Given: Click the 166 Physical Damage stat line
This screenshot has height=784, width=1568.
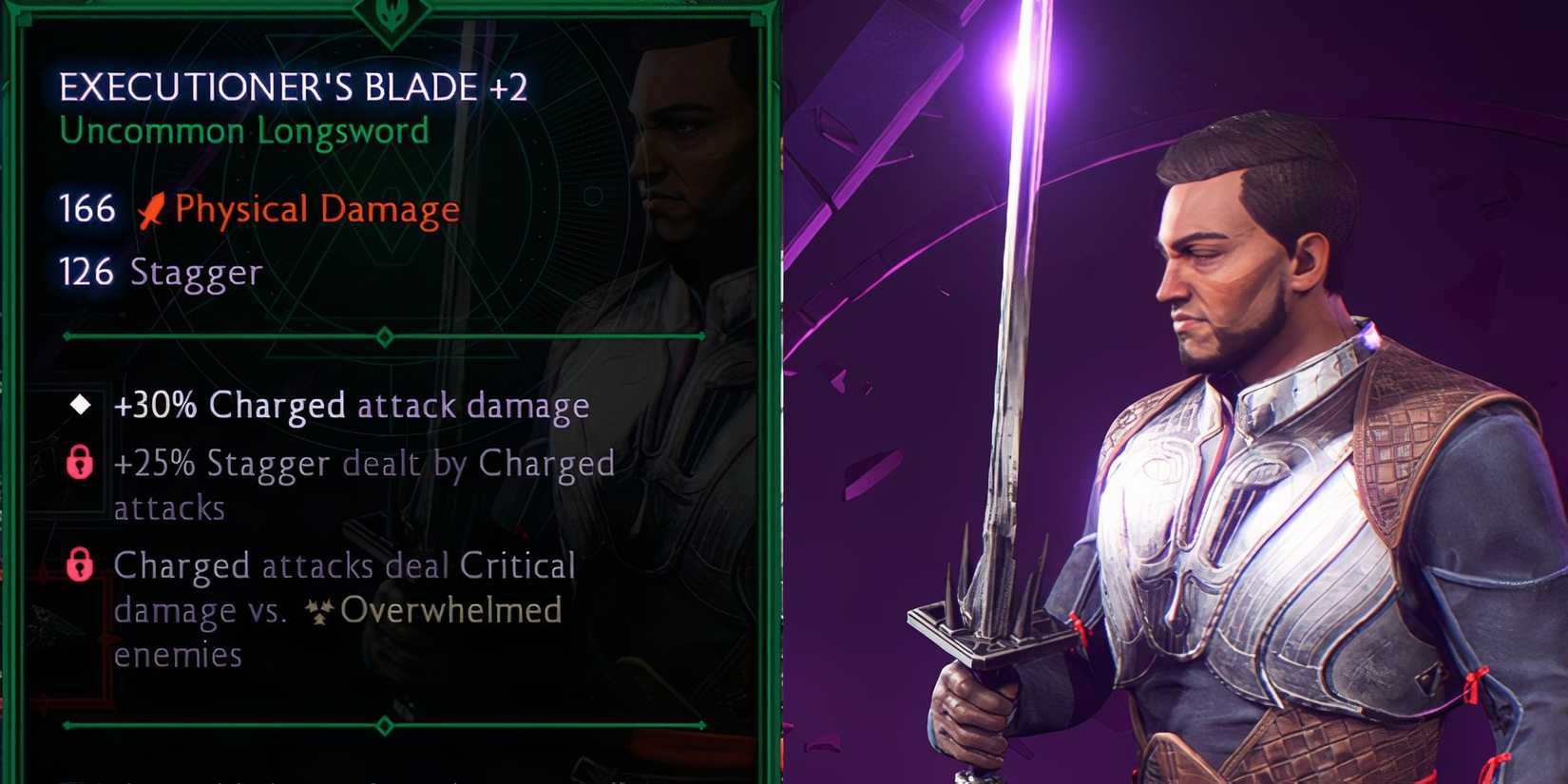Looking at the screenshot, I should tap(257, 208).
